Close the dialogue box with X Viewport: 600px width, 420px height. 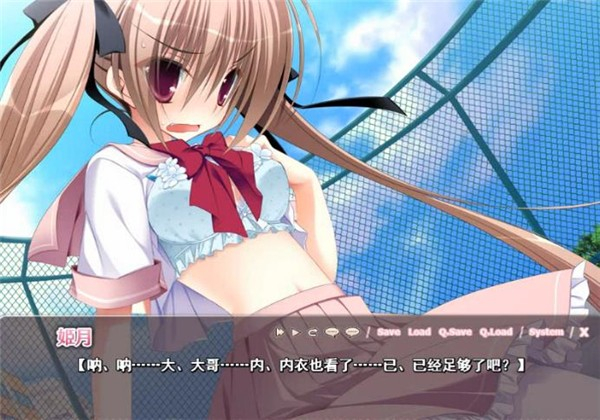[x=584, y=331]
